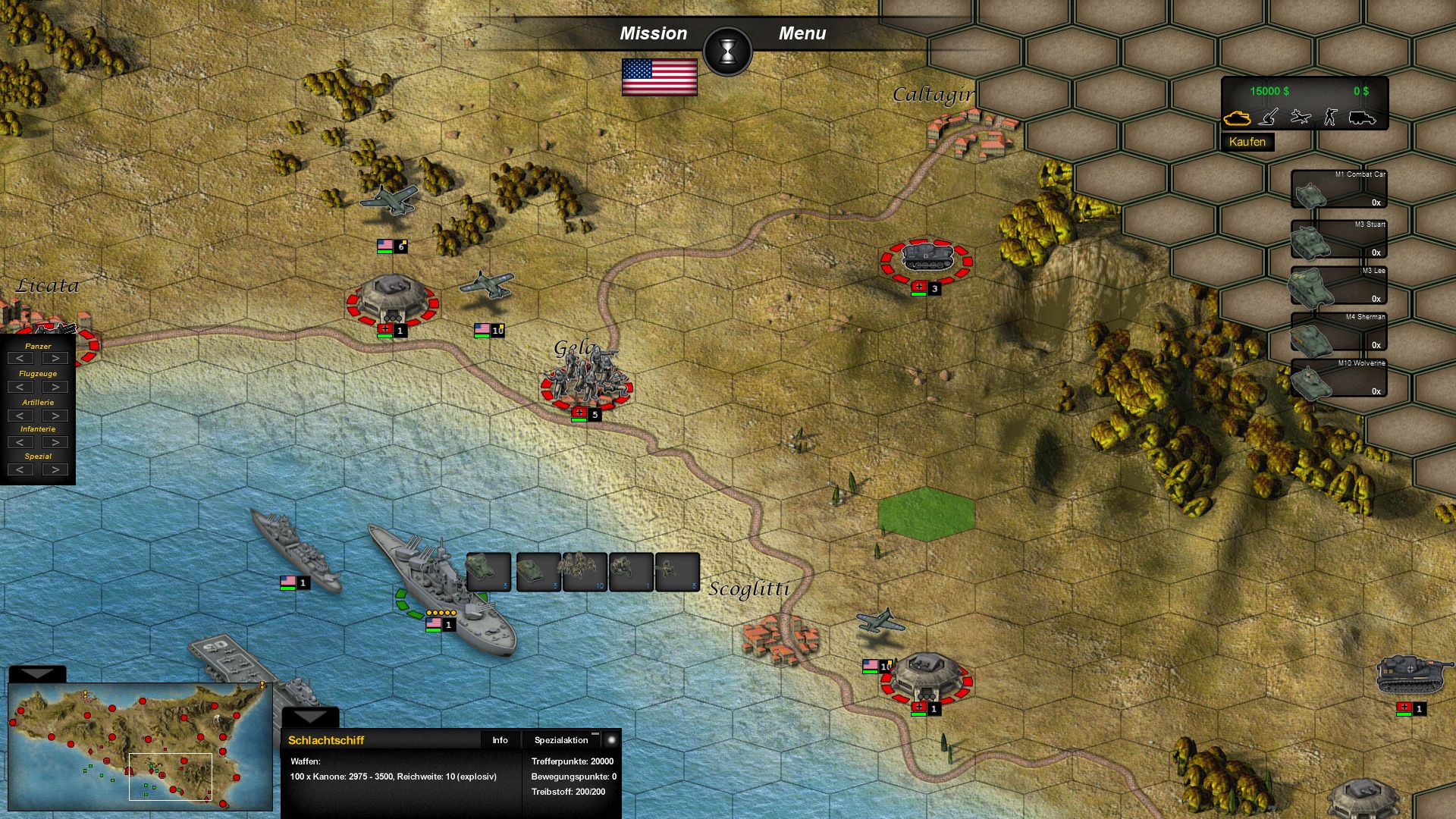Select the M1 Combat Car entry

pyautogui.click(x=1338, y=189)
